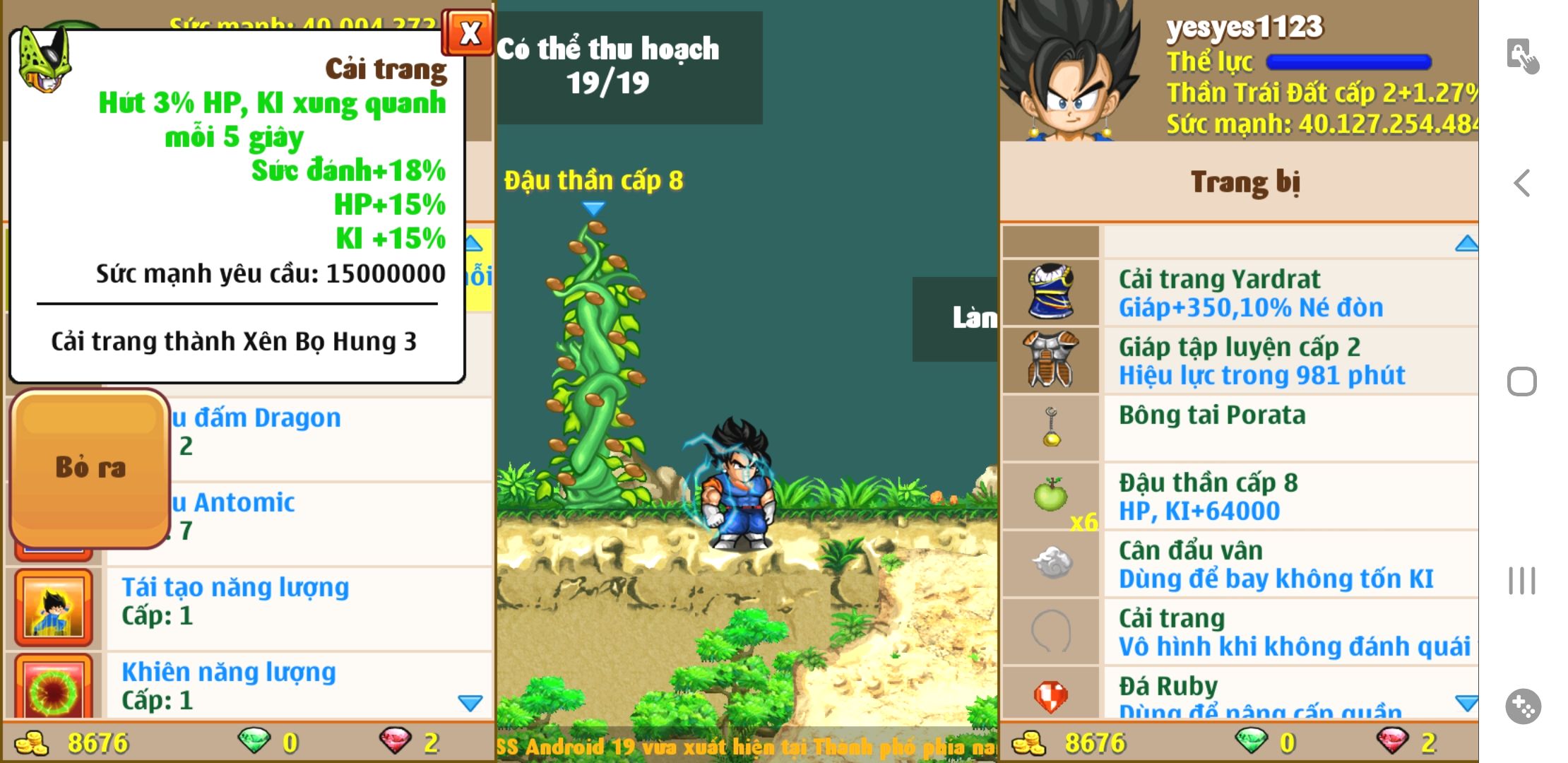Click the skill list down arrow

tap(470, 703)
